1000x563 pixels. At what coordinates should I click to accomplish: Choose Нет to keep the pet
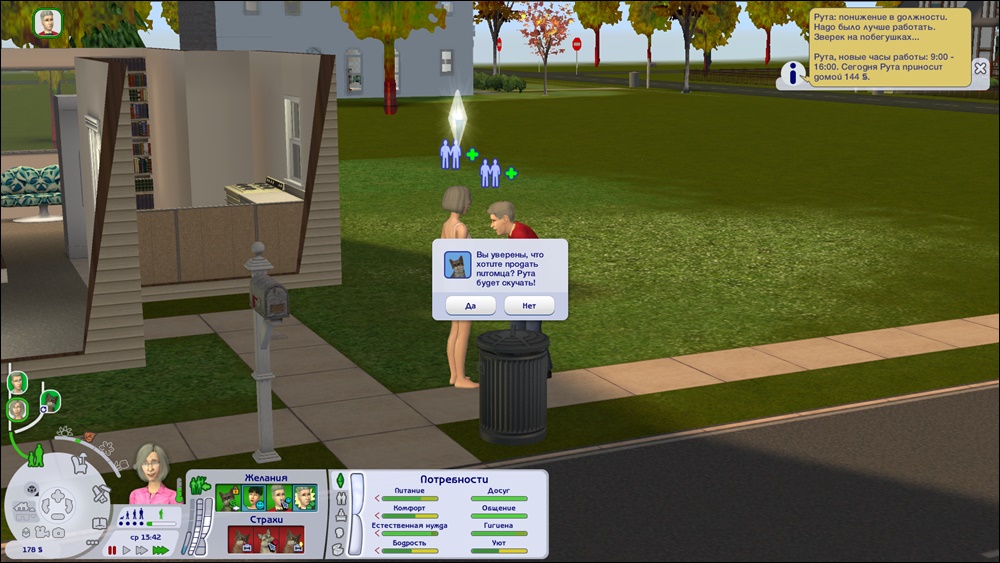pos(529,305)
